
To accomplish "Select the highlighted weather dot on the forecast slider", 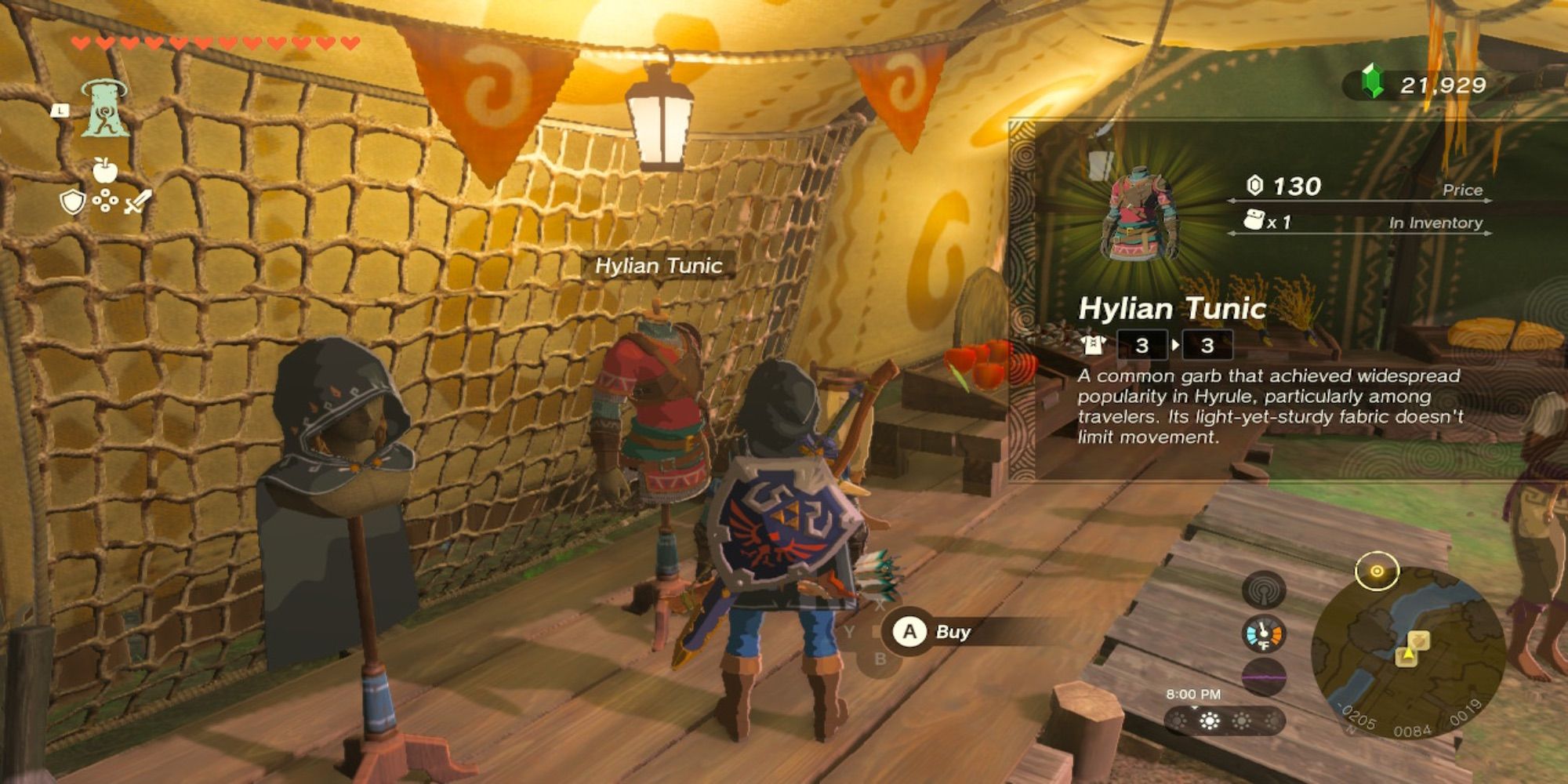I will click(x=1209, y=721).
